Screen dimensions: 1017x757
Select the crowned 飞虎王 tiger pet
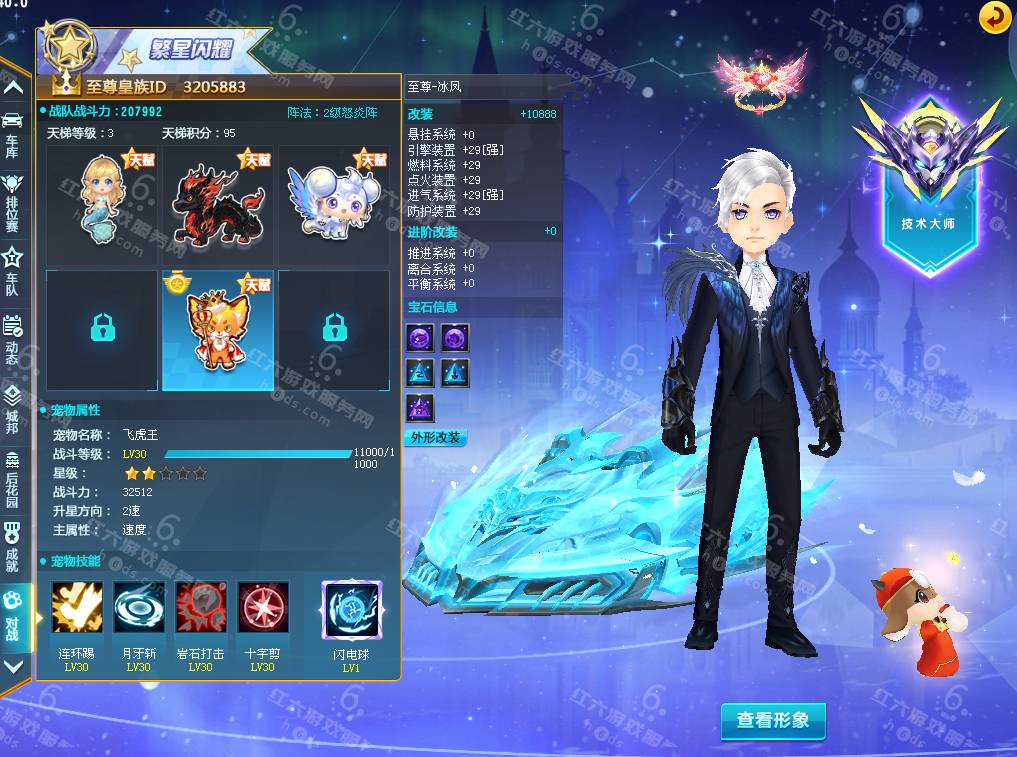tap(217, 330)
